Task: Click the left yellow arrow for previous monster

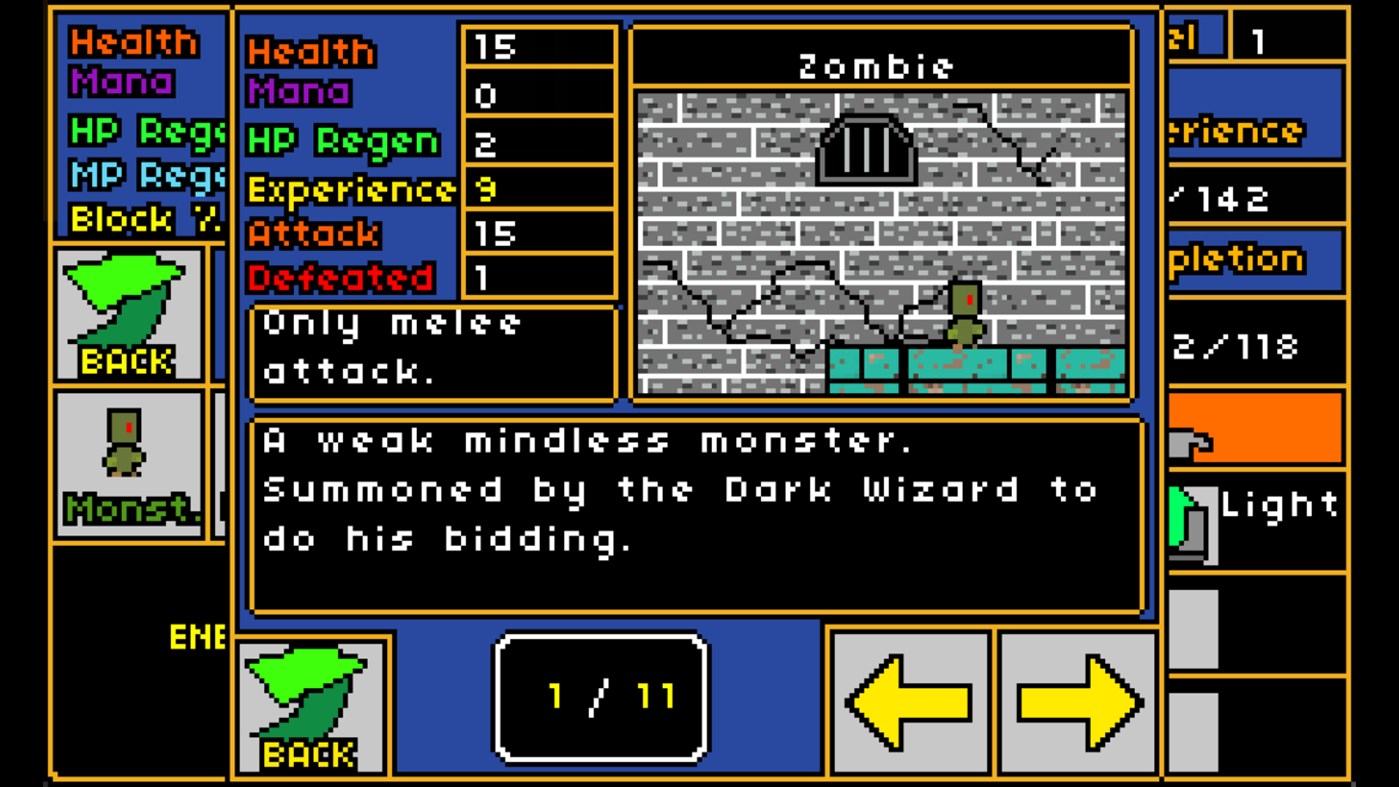Action: (x=910, y=700)
